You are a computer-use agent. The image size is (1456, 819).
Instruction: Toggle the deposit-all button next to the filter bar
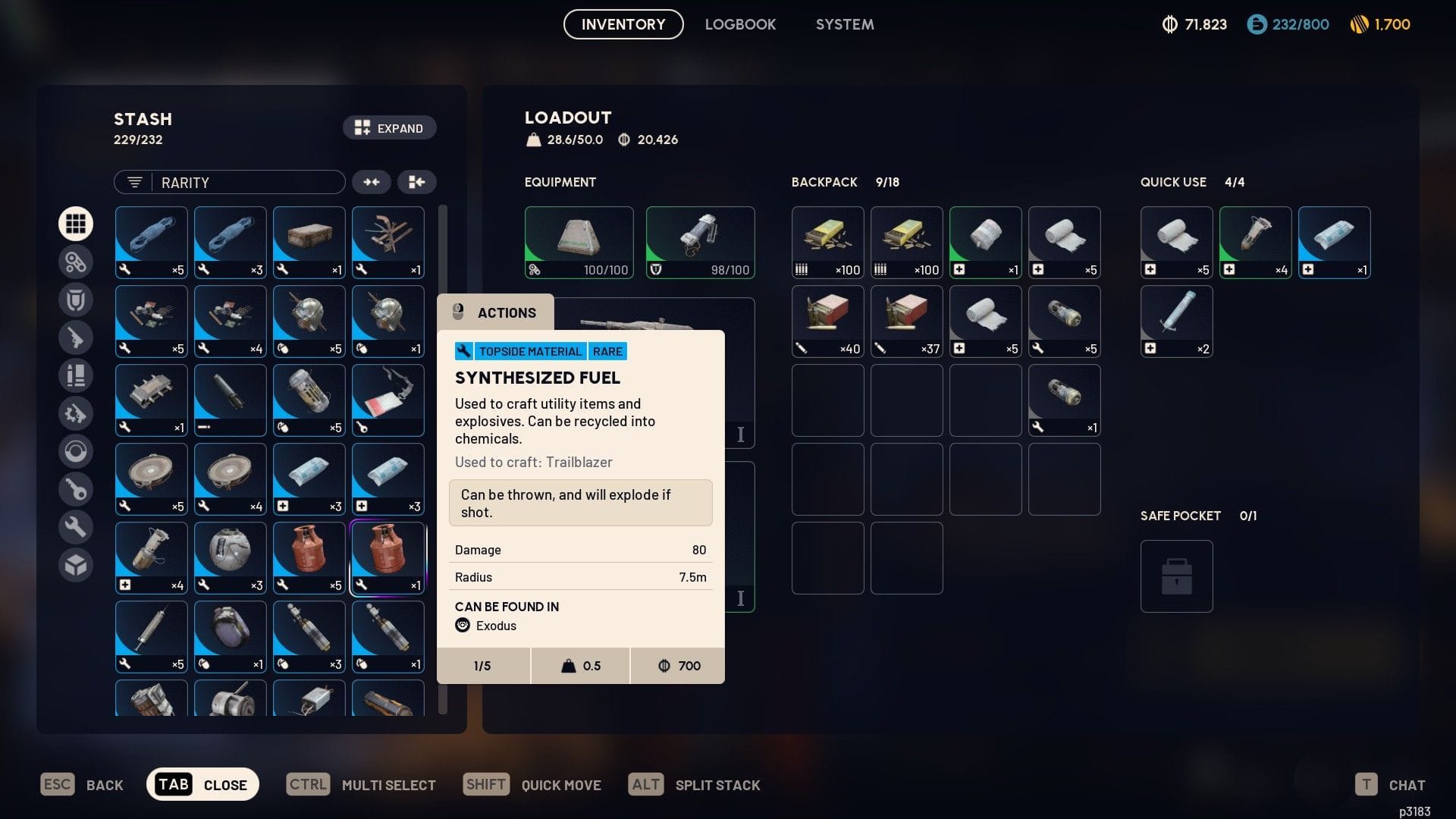pyautogui.click(x=416, y=182)
